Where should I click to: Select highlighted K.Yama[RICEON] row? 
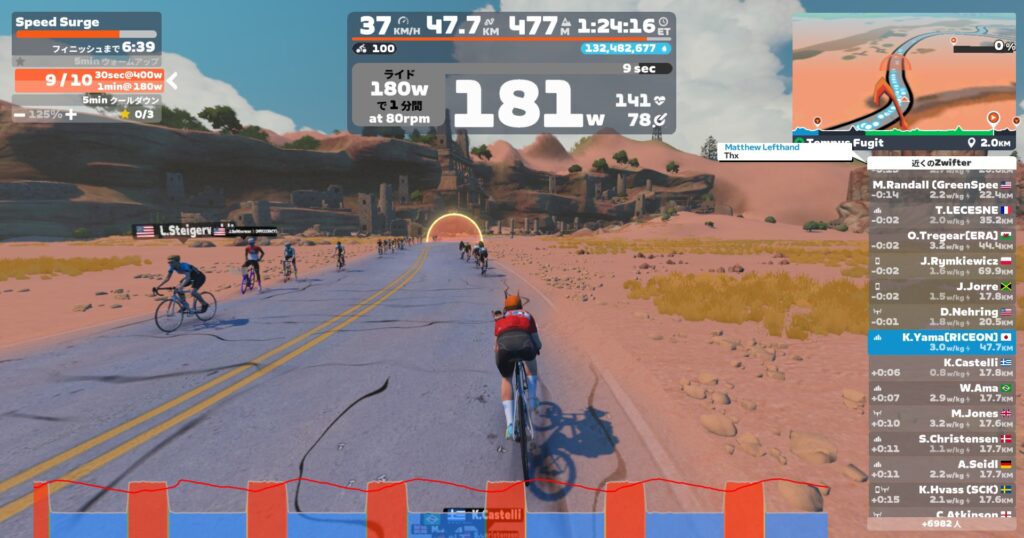[x=942, y=342]
